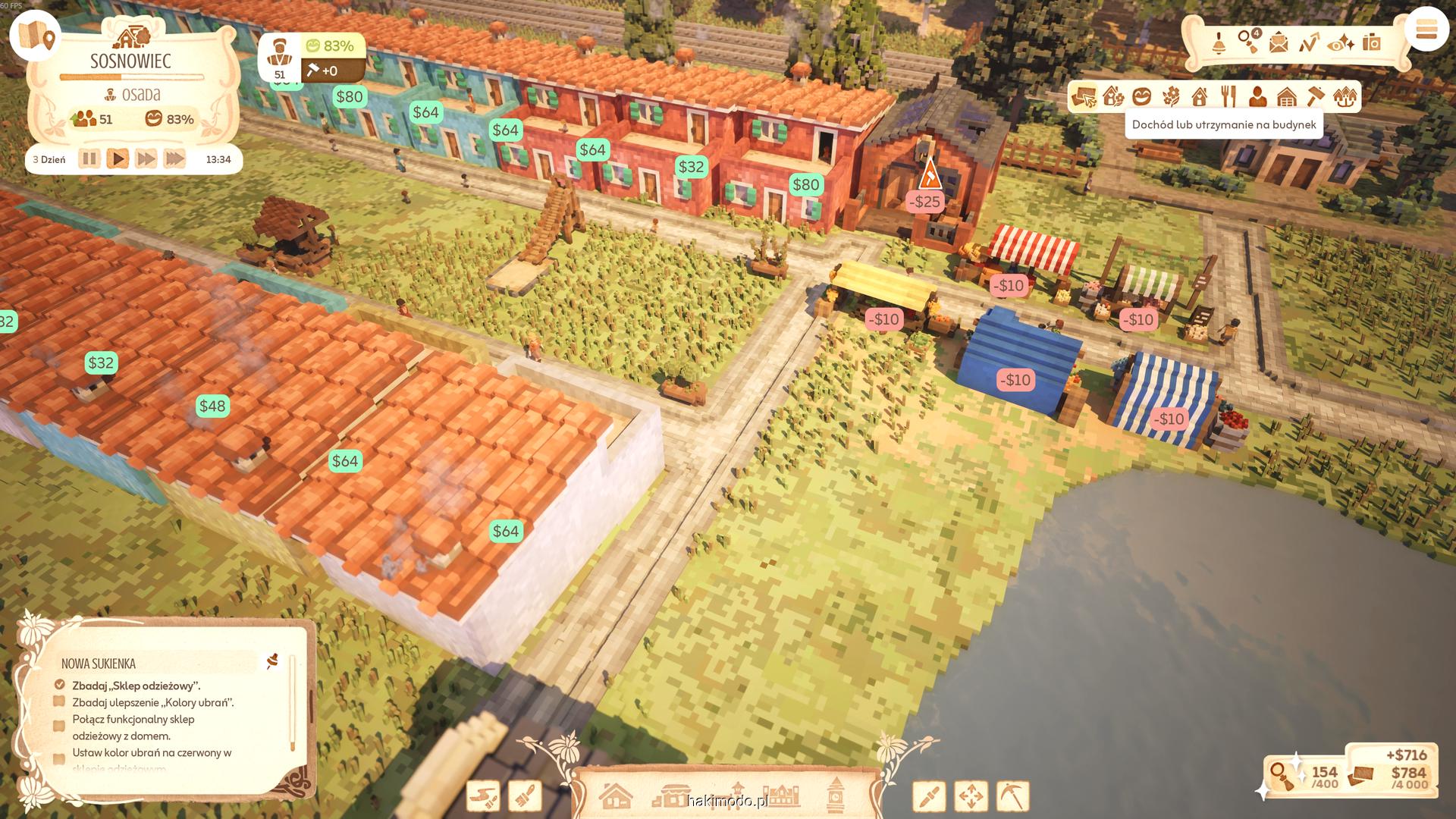Open the hamburger main menu
This screenshot has width=1456, height=819.
tap(1426, 30)
